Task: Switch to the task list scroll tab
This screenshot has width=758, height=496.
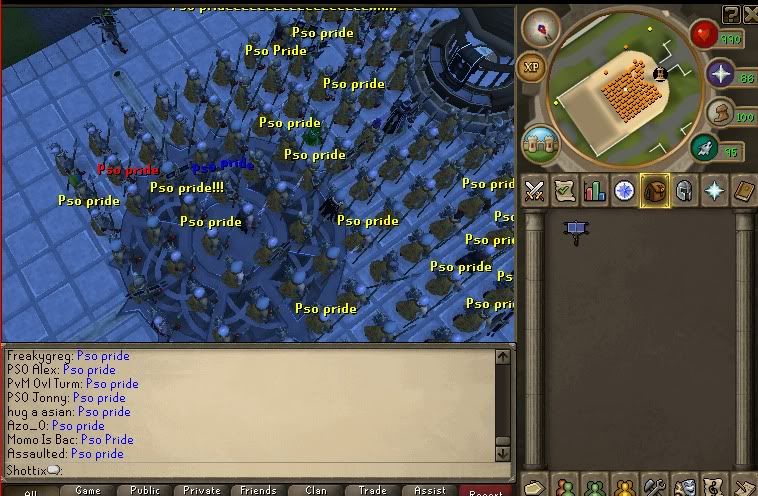Action: (x=565, y=190)
